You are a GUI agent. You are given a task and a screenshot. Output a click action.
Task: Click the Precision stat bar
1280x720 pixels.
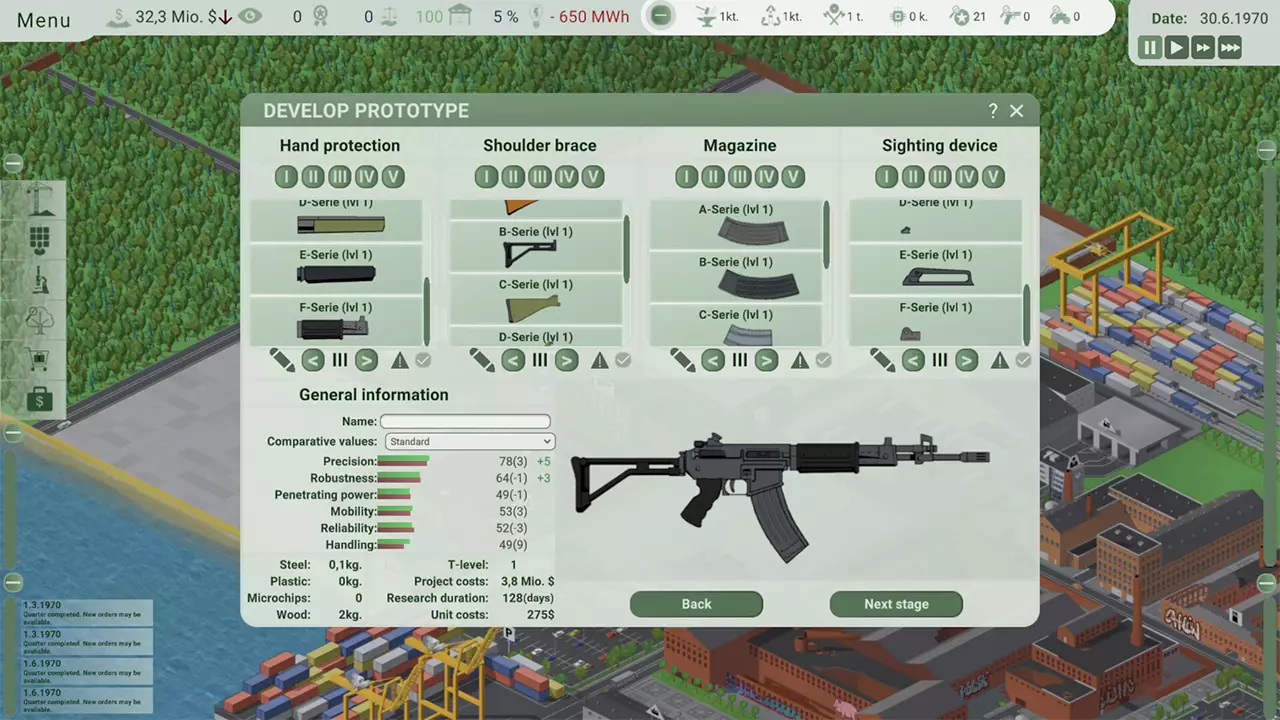pyautogui.click(x=402, y=461)
